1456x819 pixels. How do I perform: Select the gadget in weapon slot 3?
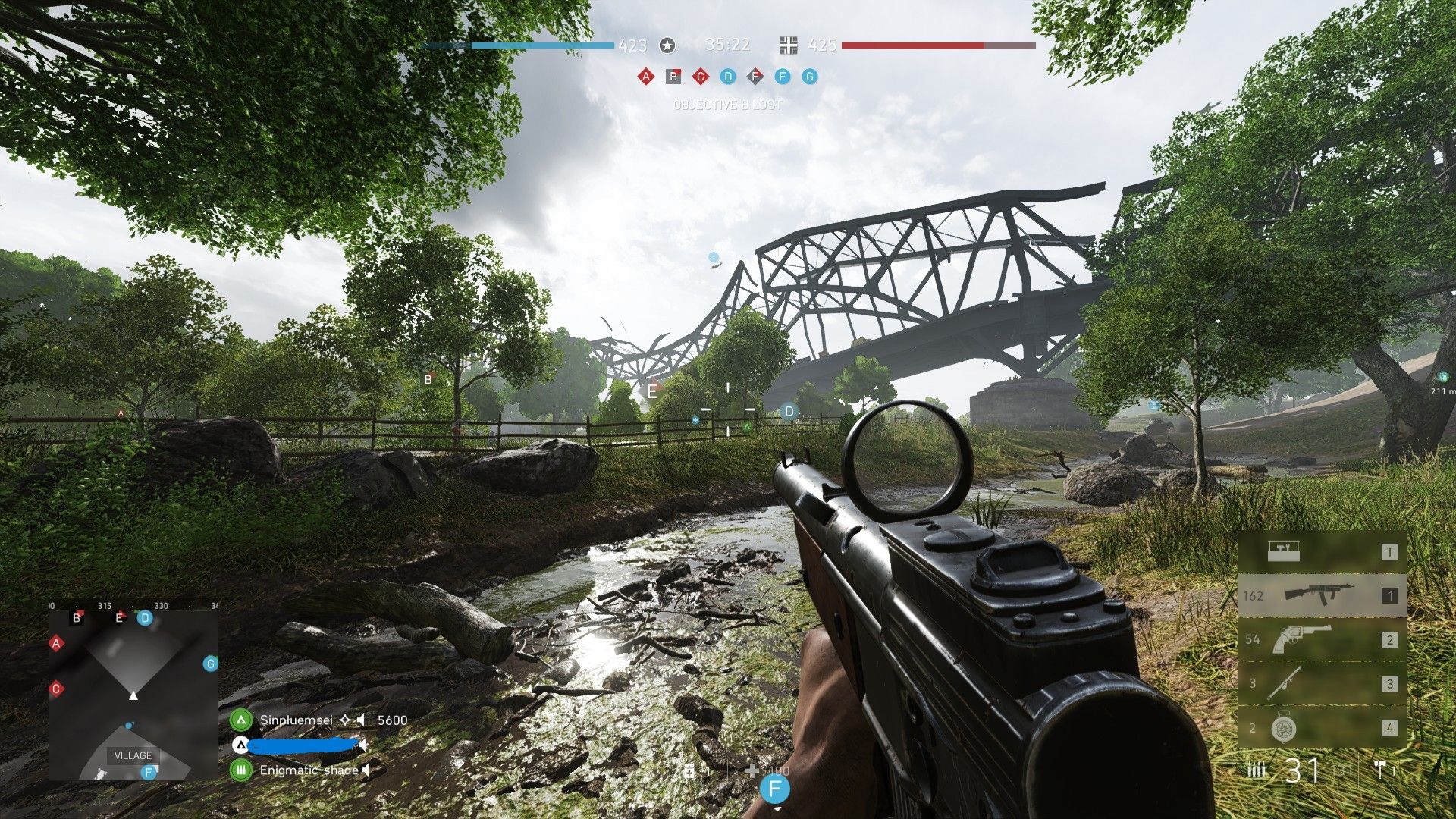[x=1322, y=683]
